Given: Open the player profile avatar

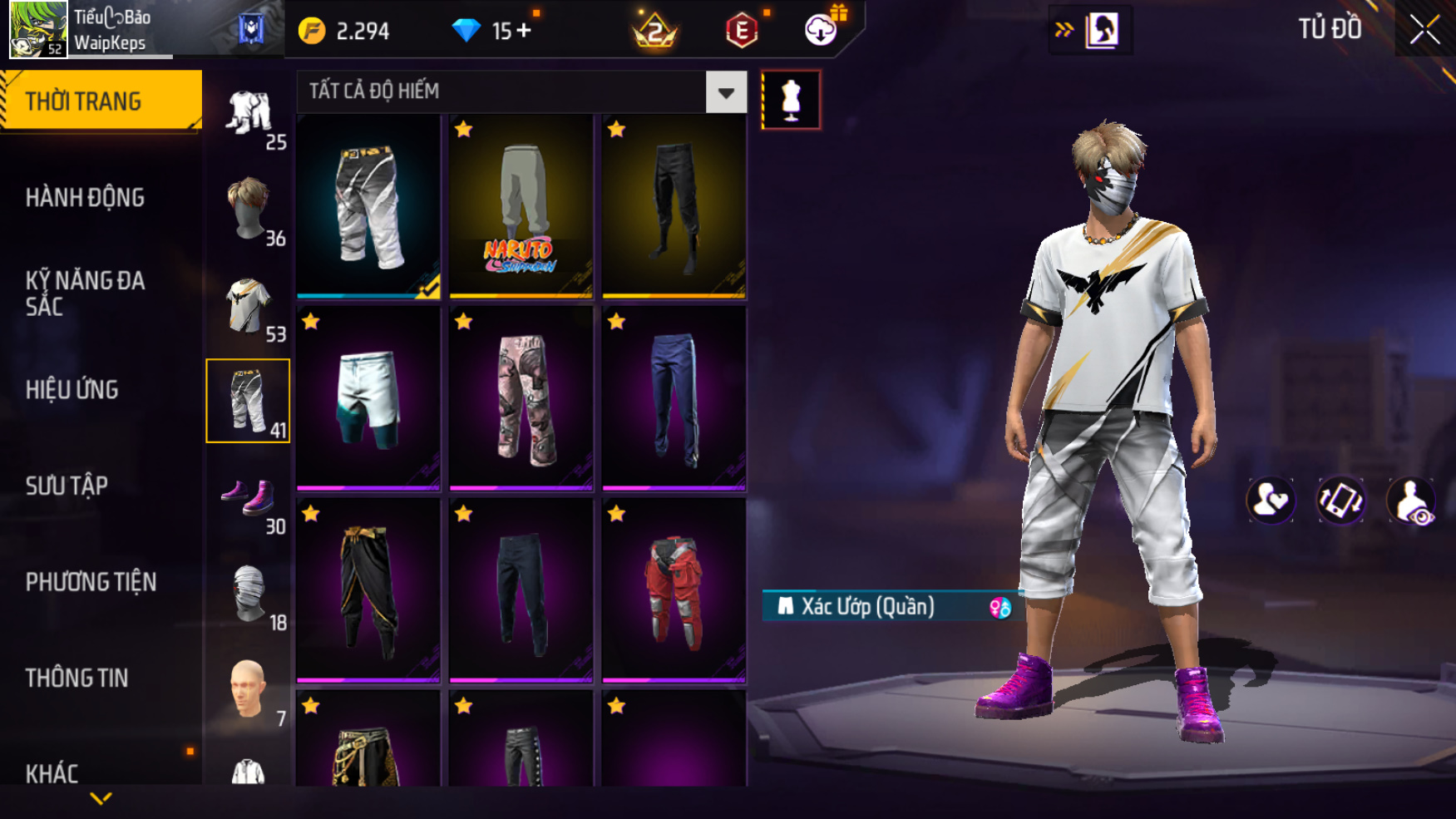Looking at the screenshot, I should point(38,29).
